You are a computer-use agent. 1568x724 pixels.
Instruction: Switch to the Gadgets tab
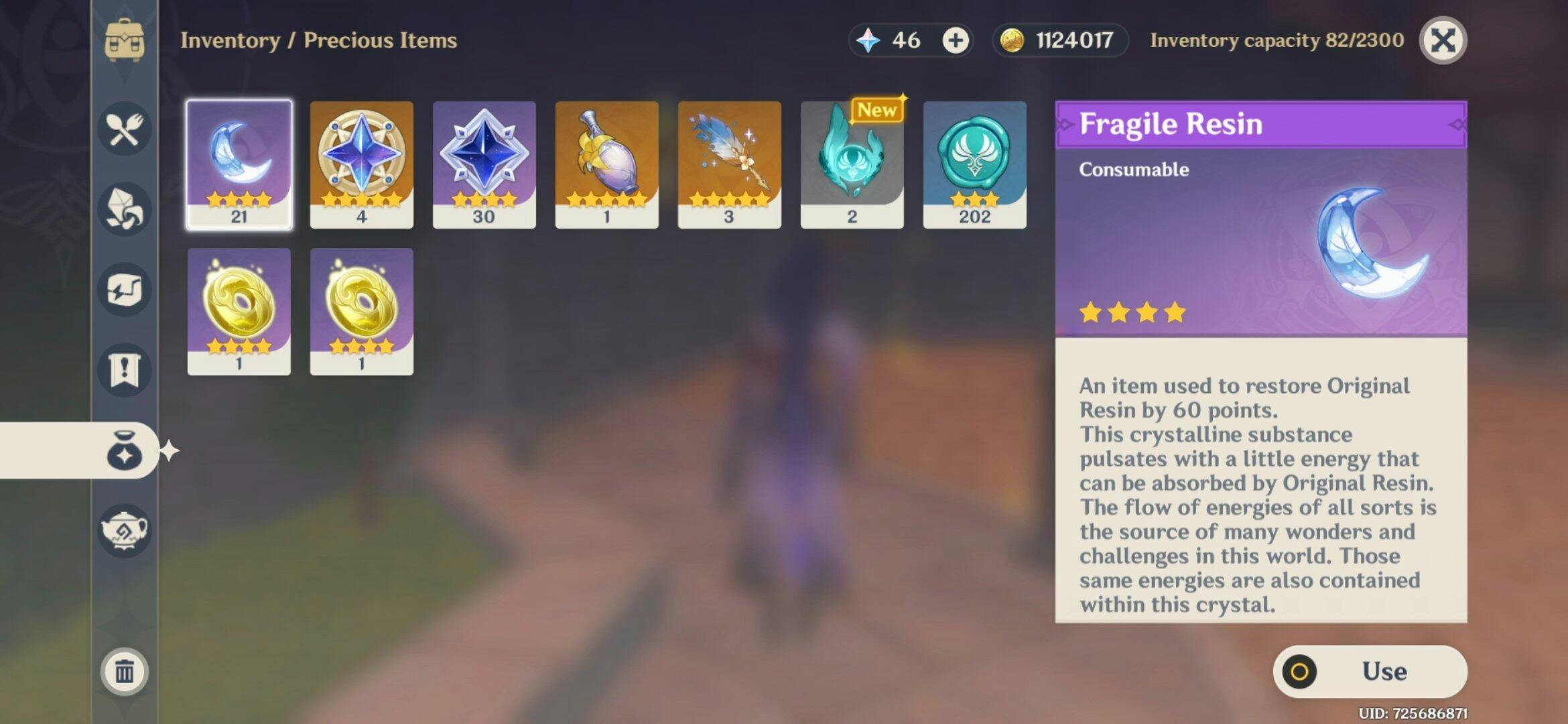125,290
